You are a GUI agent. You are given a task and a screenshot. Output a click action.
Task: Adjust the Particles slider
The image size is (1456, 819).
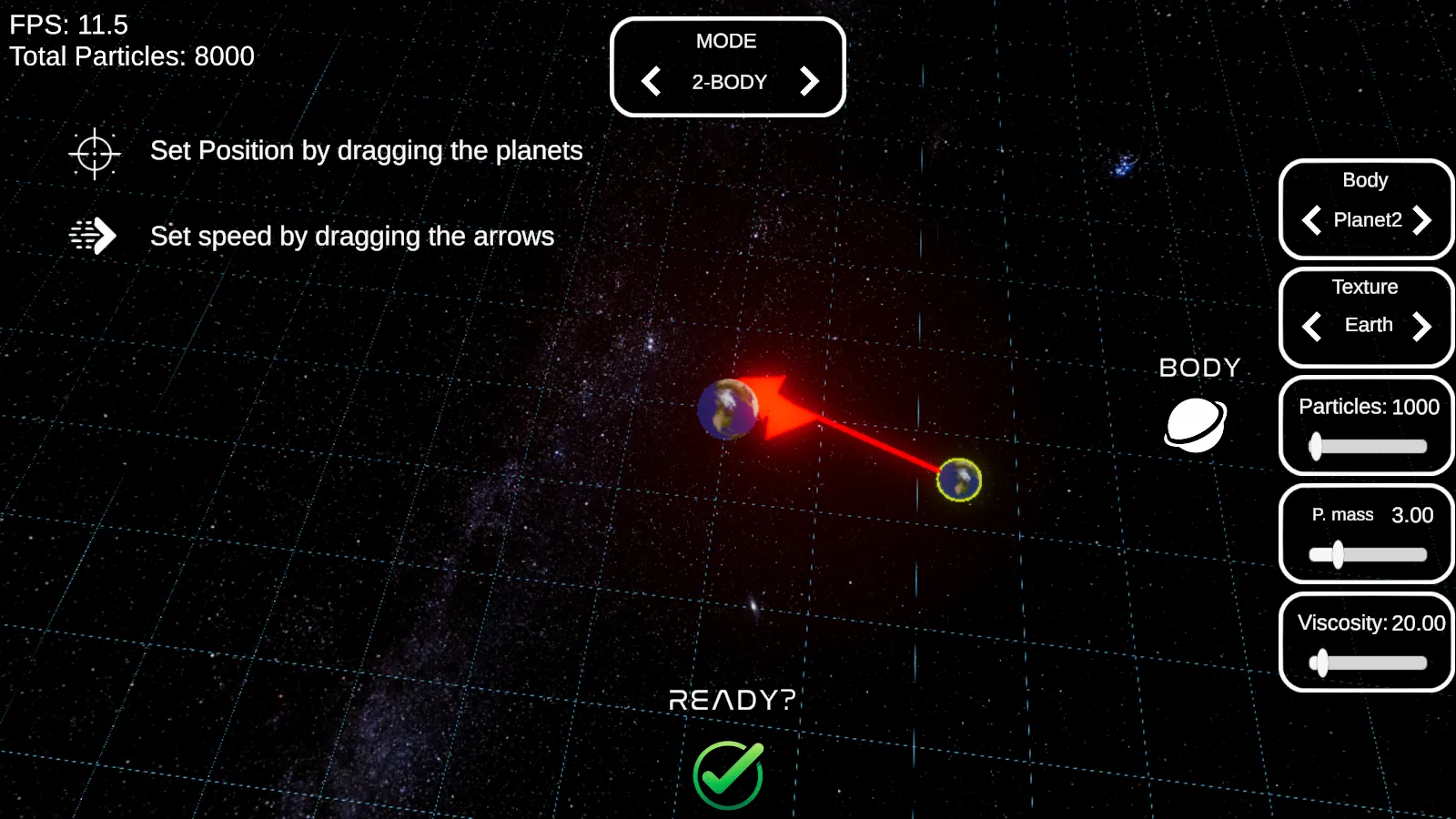click(x=1316, y=446)
